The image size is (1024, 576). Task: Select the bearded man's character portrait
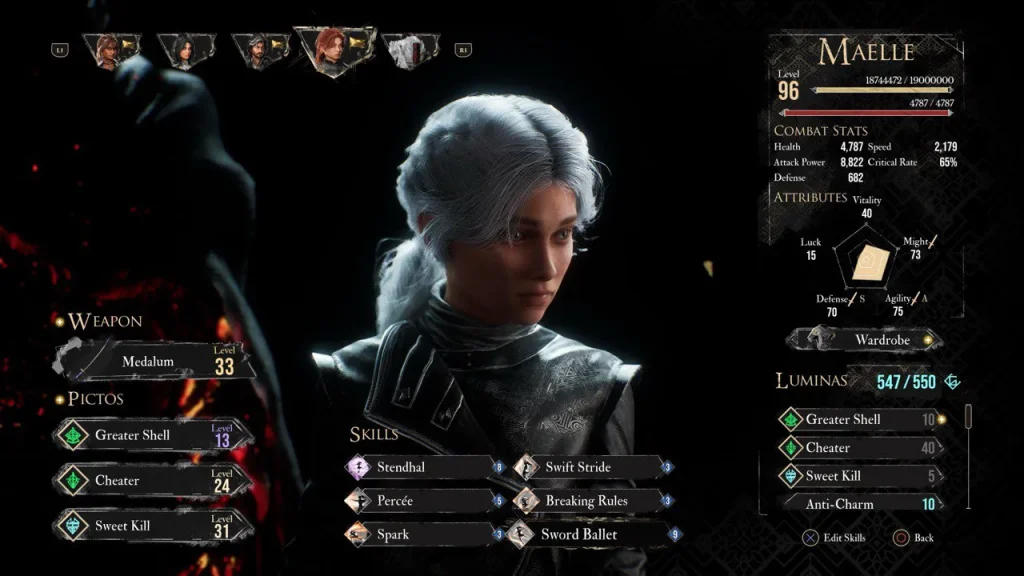tap(259, 51)
